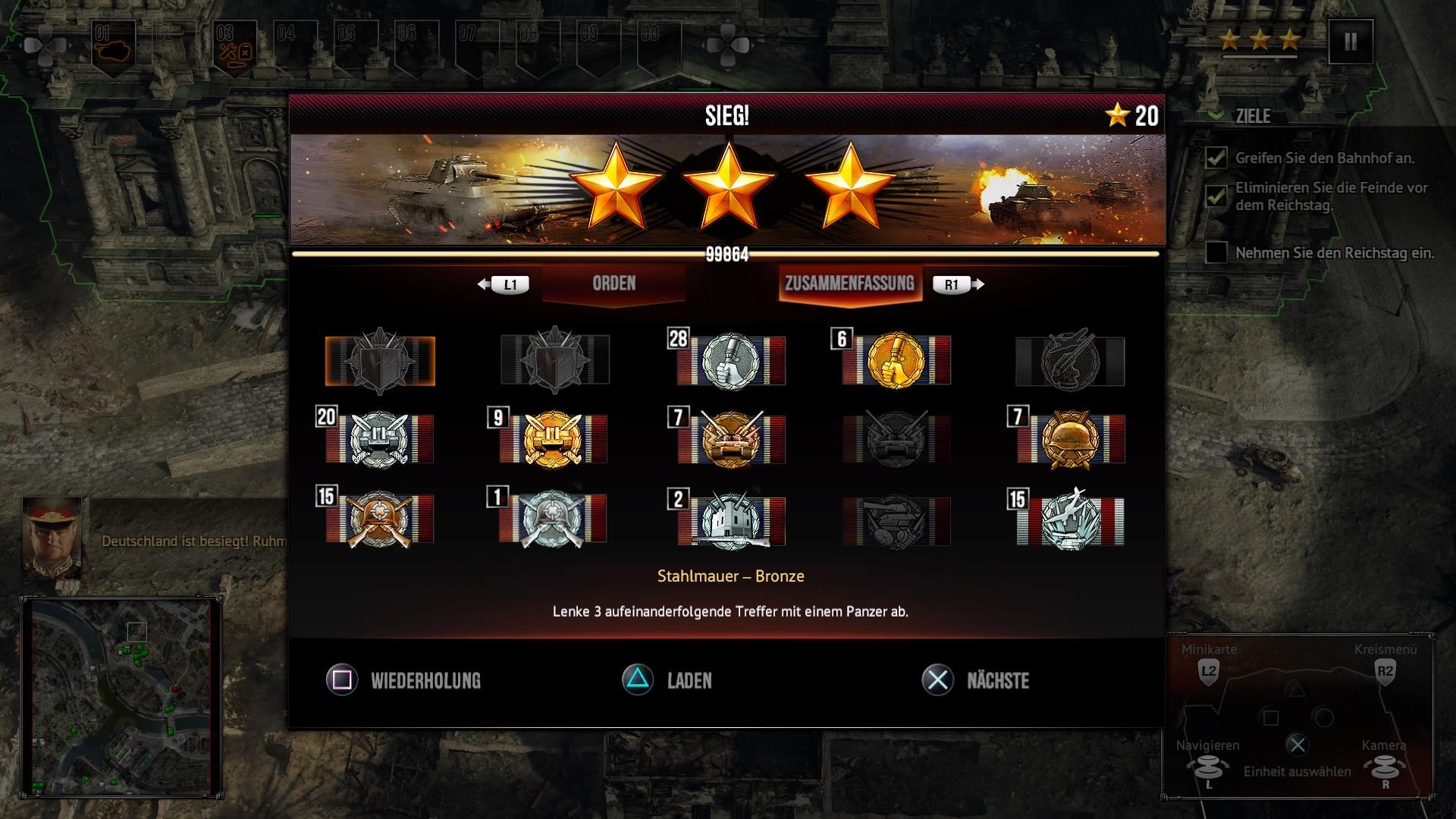Screen dimensions: 1456x819
Task: Choose the gold tank medal with 9
Action: [553, 440]
